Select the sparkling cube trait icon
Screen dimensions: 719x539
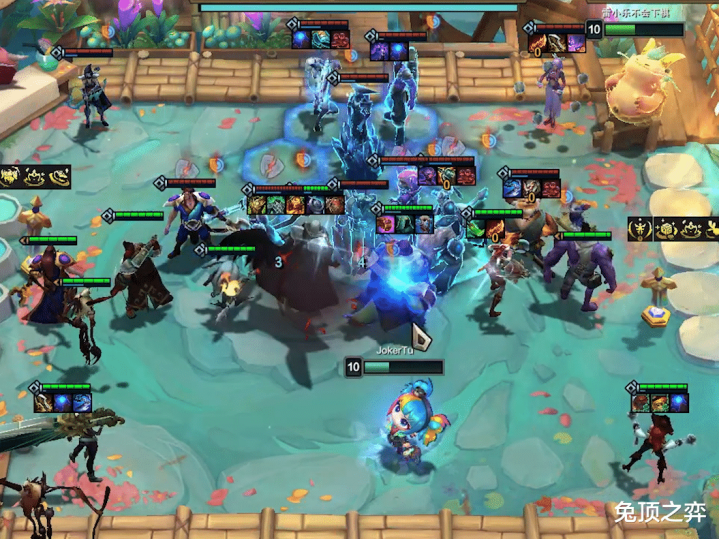tap(668, 228)
